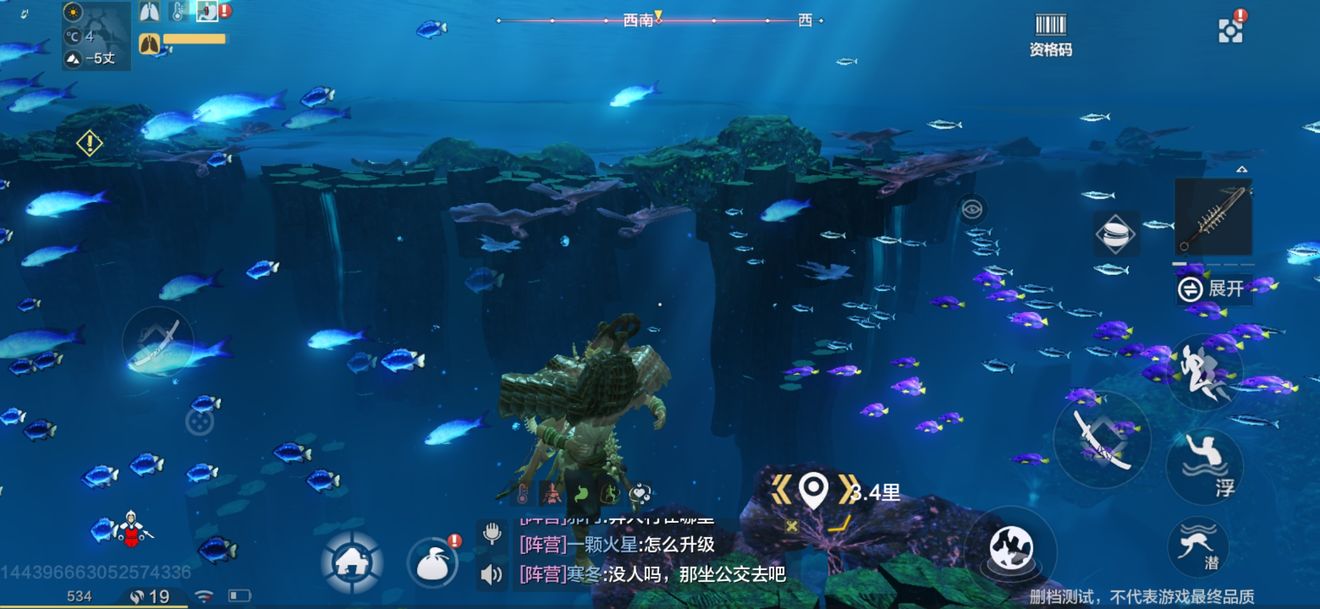1320x609 pixels.
Task: Attack with the sword button
Action: coord(1102,440)
